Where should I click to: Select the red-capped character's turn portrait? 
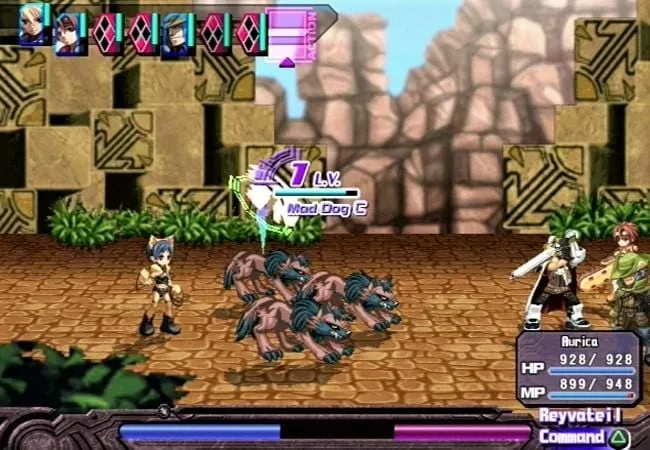pos(69,33)
